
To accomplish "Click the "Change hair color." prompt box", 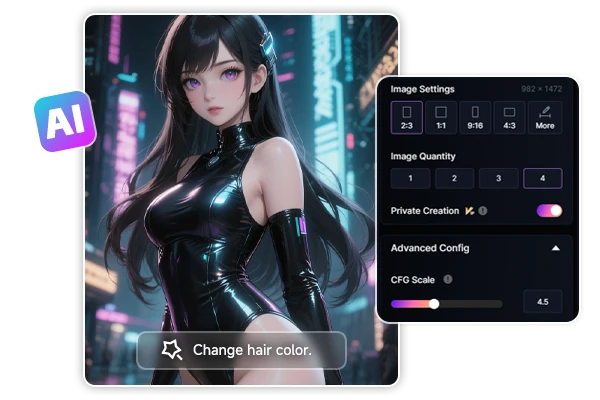I will pyautogui.click(x=241, y=350).
